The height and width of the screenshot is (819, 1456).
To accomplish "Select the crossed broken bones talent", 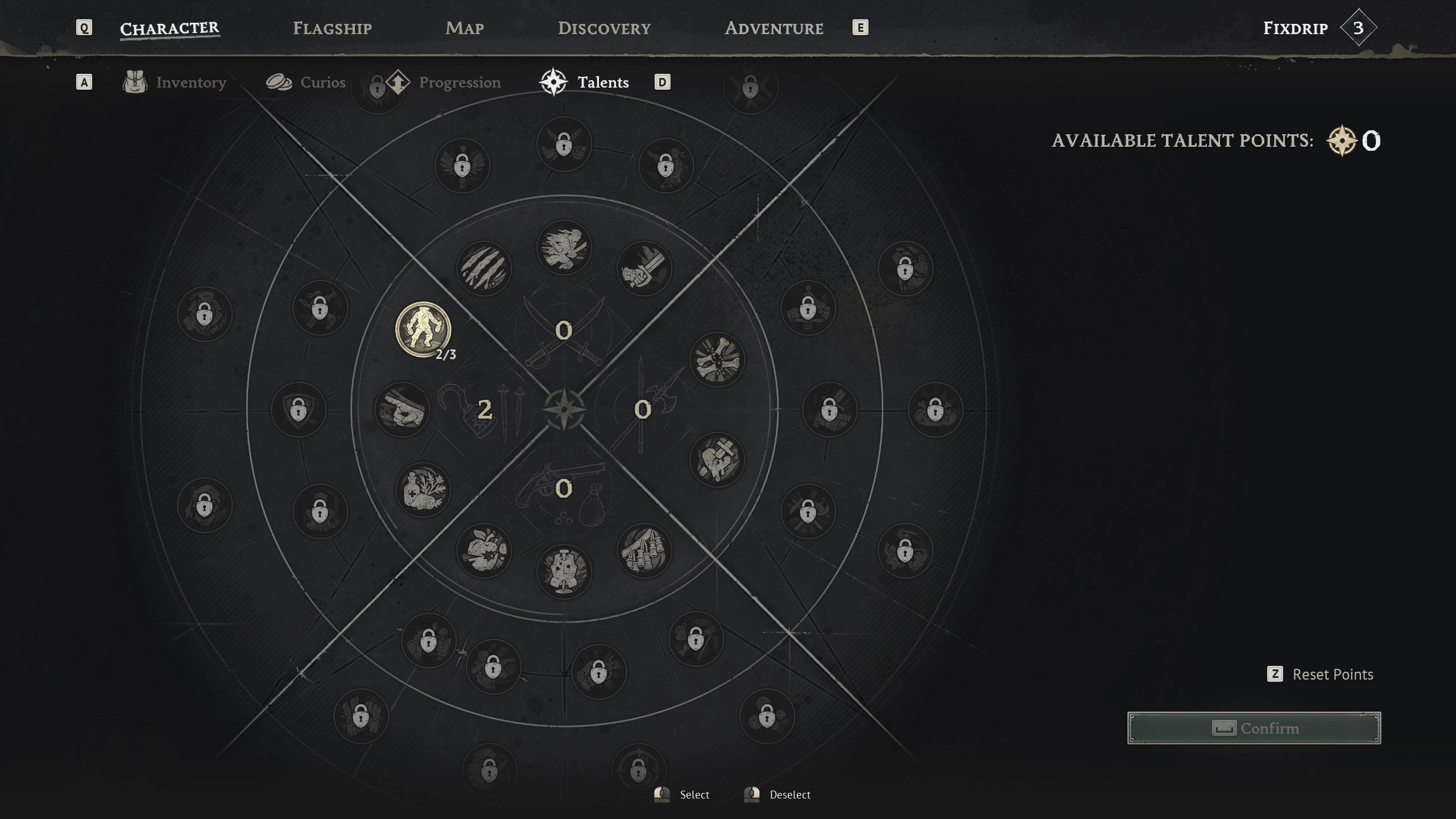I will pyautogui.click(x=717, y=359).
